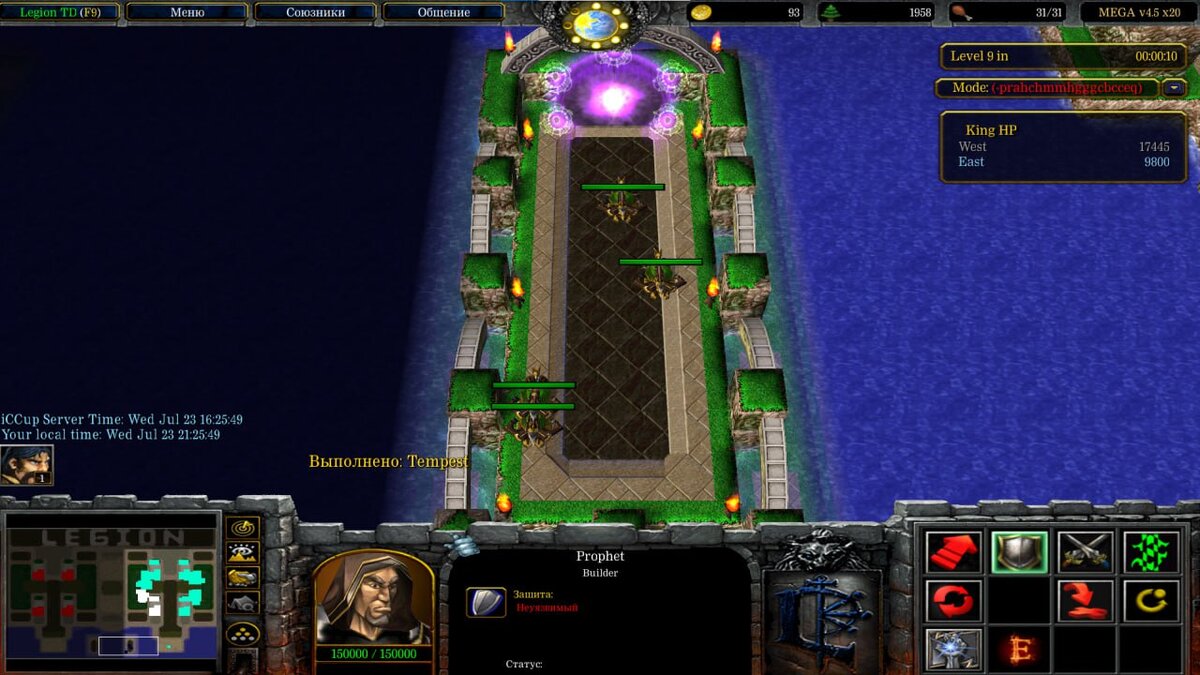Click the bearded hero icon on left
This screenshot has width=1200, height=675.
[x=27, y=466]
